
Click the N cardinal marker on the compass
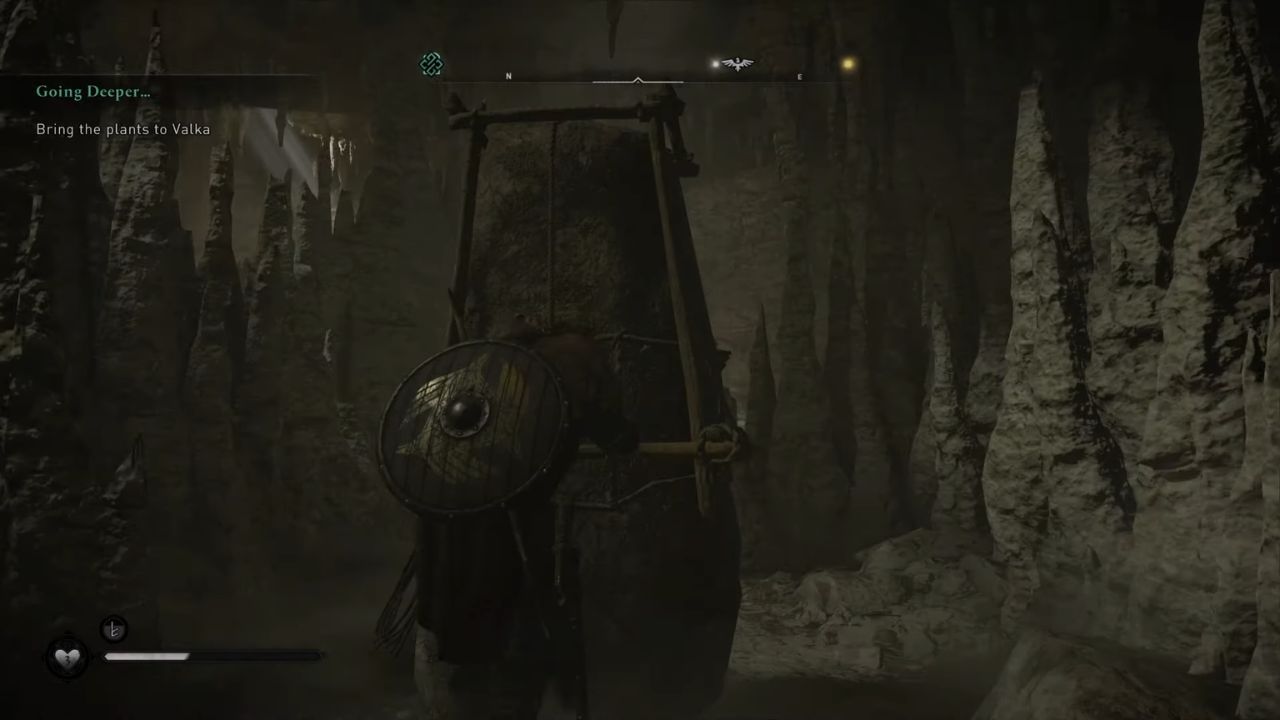tap(509, 76)
